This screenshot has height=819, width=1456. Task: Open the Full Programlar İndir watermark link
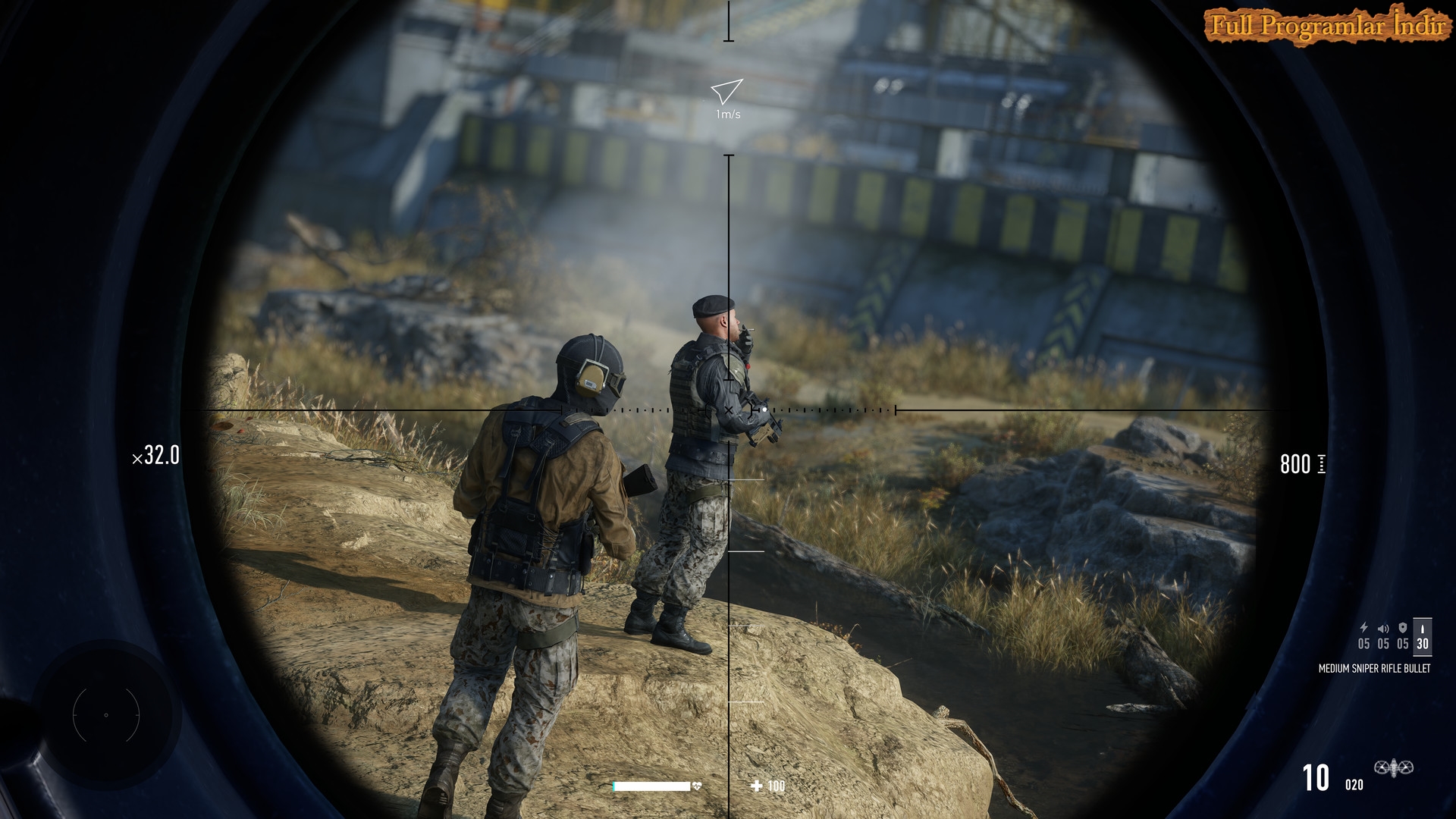coord(1326,26)
